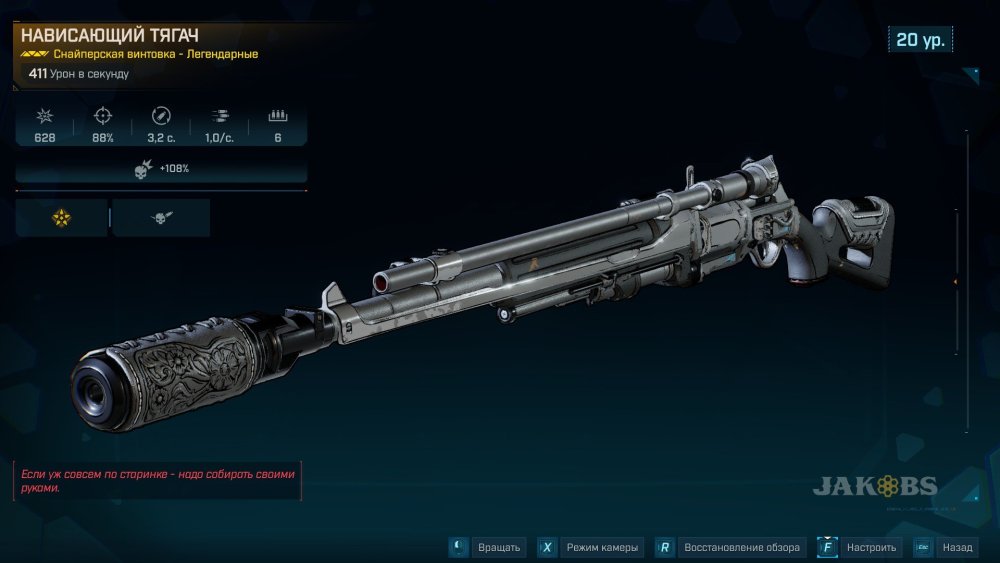Click the Назад button
This screenshot has width=1000, height=563.
pyautogui.click(x=944, y=547)
